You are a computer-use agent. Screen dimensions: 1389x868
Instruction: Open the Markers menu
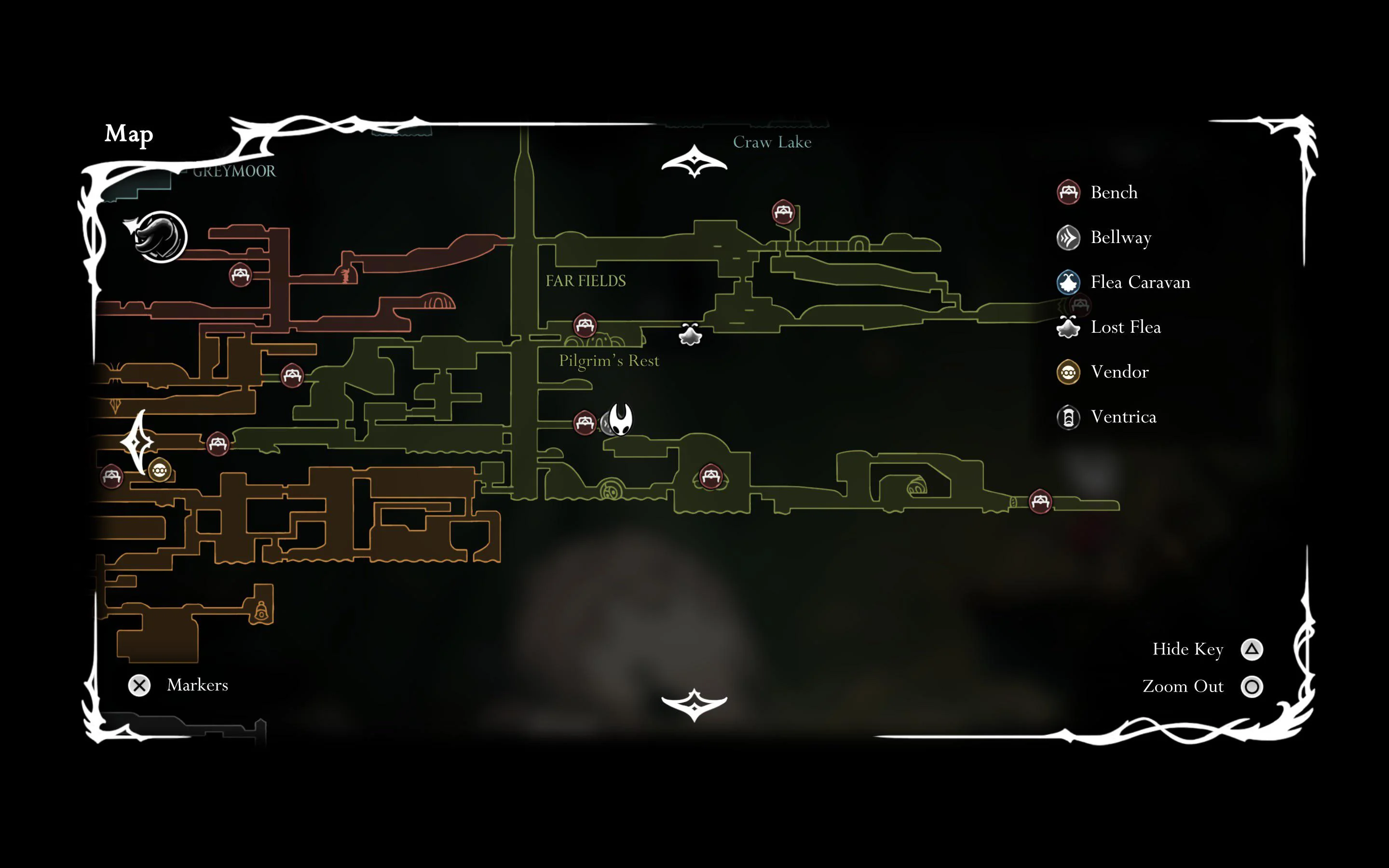[139, 685]
